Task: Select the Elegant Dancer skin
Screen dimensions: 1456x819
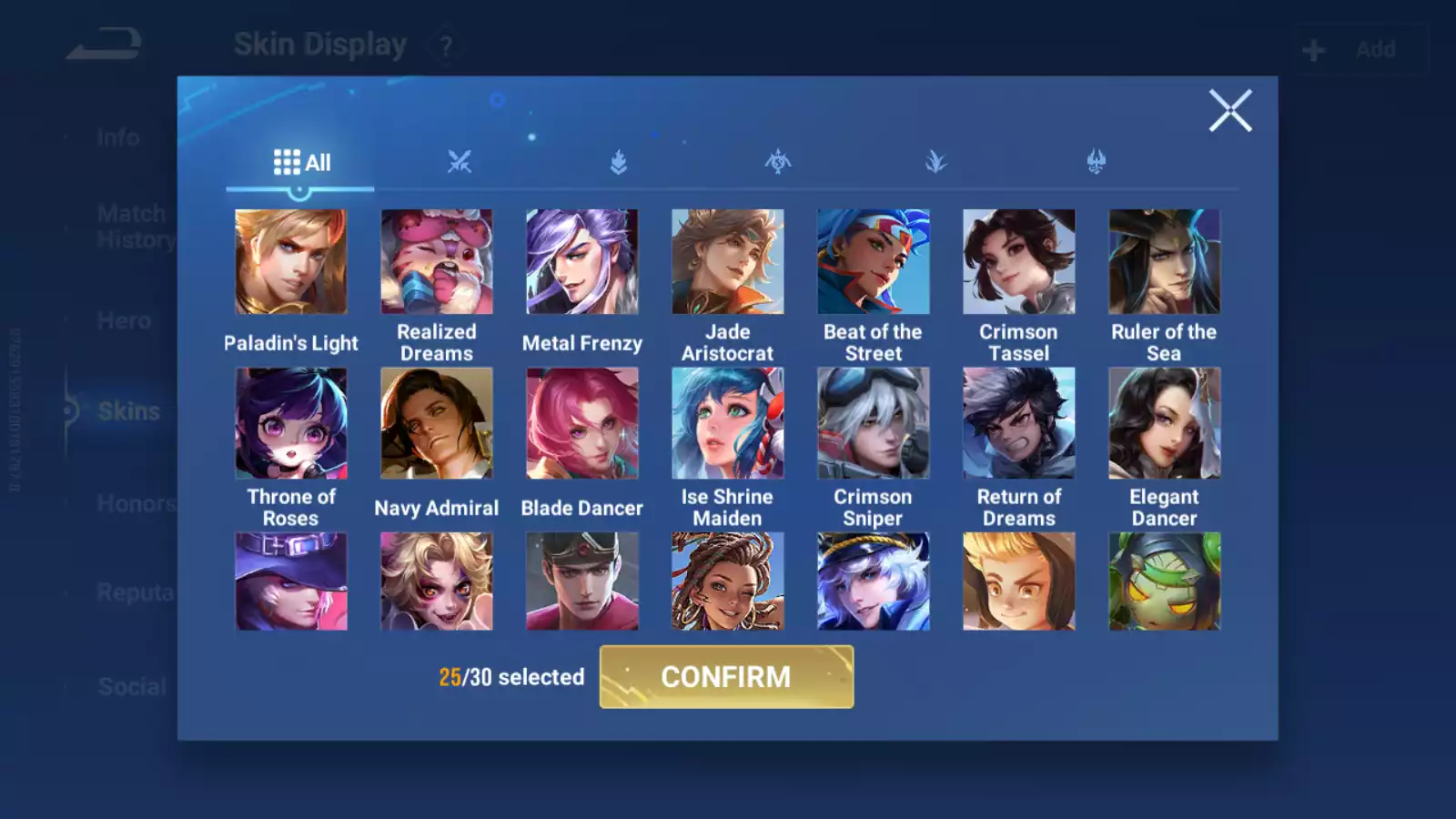Action: (x=1165, y=423)
